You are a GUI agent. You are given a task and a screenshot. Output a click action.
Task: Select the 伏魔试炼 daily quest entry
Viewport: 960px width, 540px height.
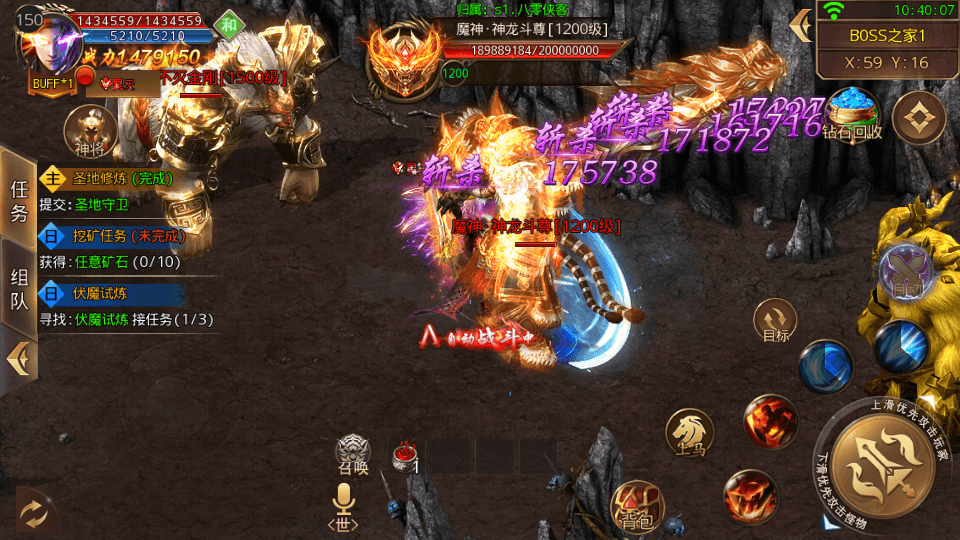(x=112, y=294)
